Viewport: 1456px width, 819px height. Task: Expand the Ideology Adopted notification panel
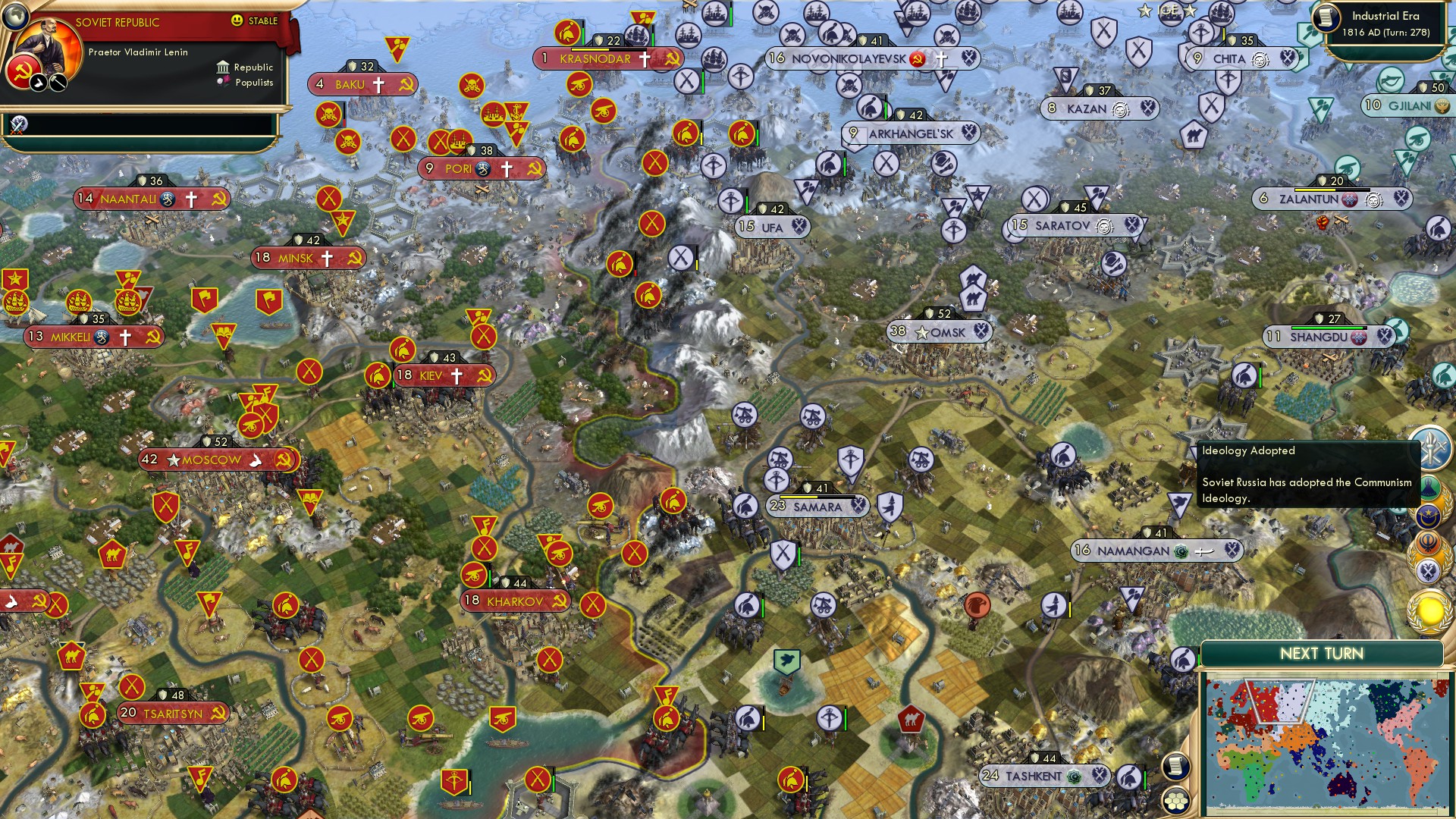(x=1308, y=474)
